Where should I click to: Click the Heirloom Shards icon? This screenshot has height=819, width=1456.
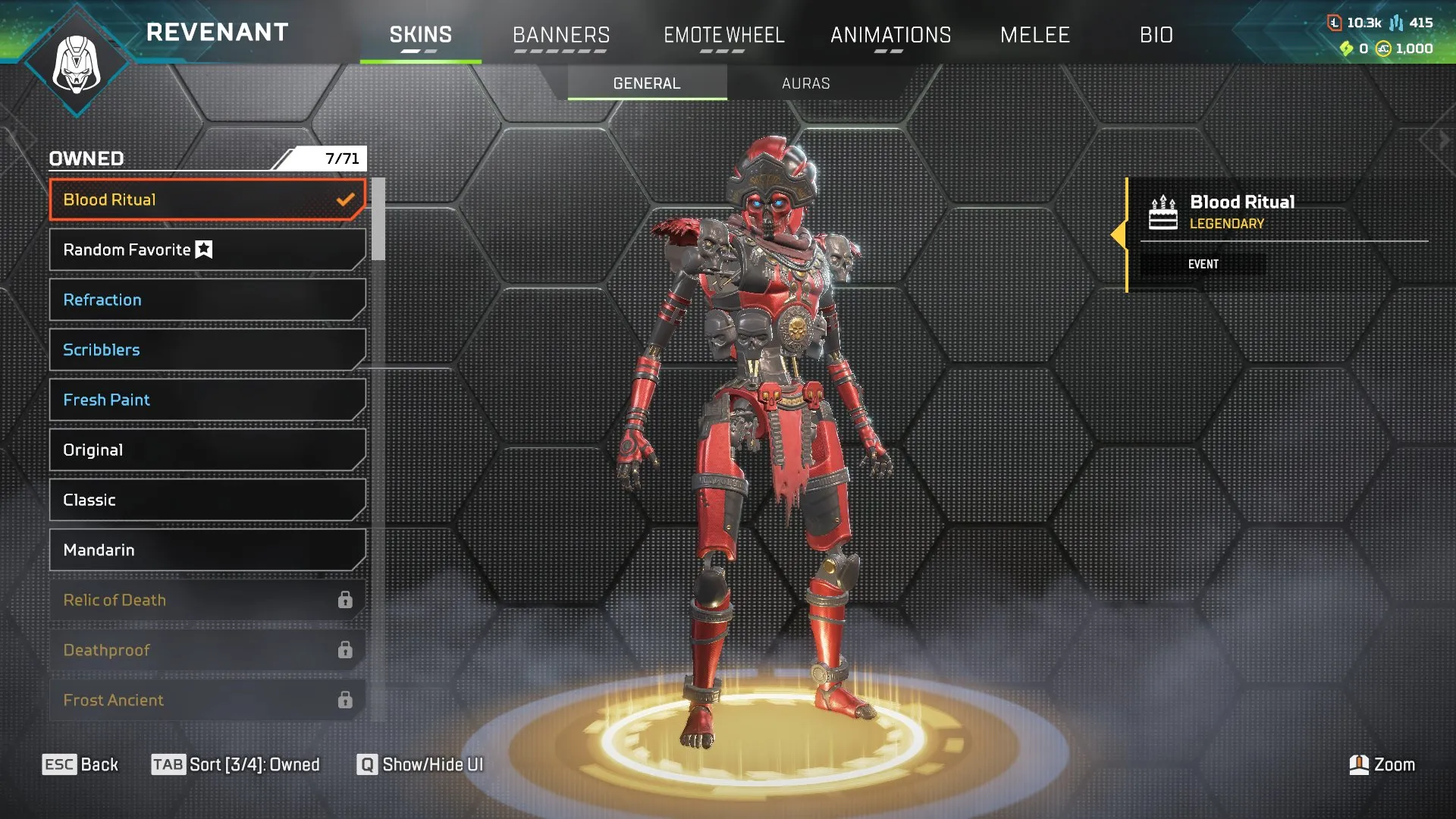point(1348,49)
